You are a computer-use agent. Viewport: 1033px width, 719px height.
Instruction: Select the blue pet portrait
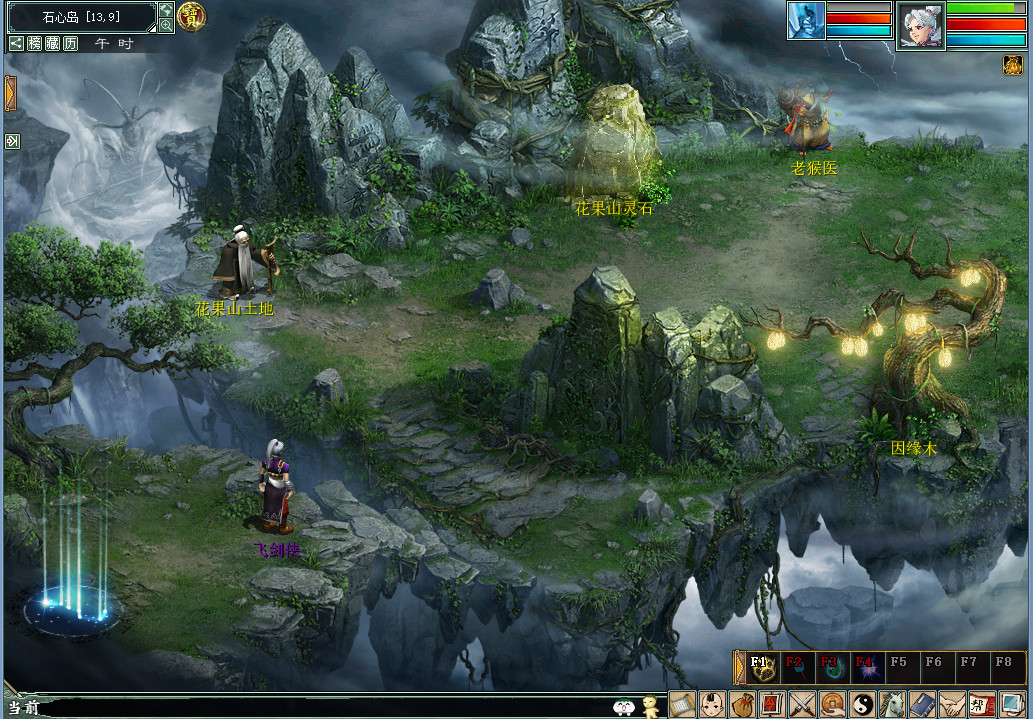point(806,20)
